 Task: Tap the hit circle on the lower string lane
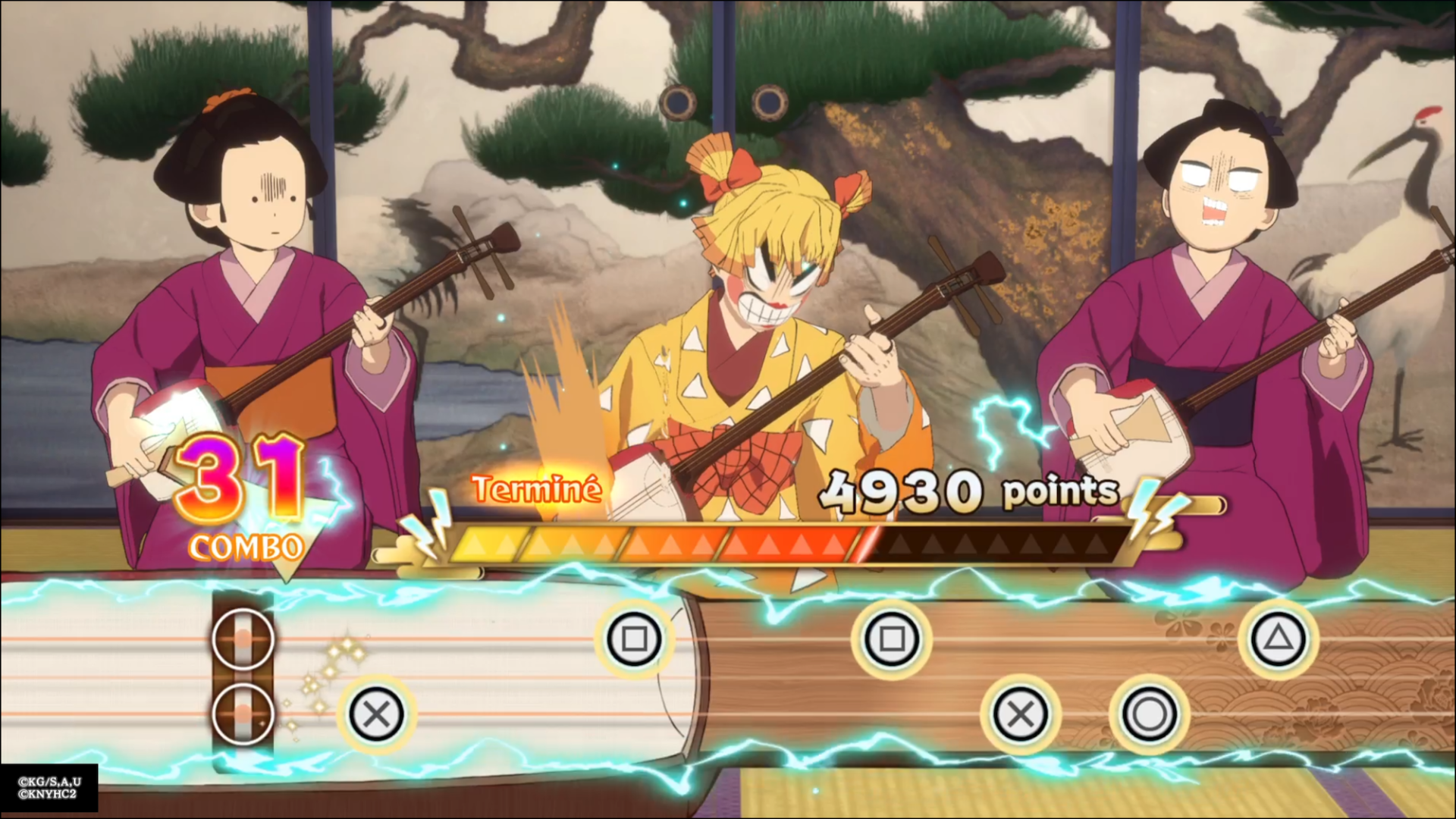[x=243, y=714]
